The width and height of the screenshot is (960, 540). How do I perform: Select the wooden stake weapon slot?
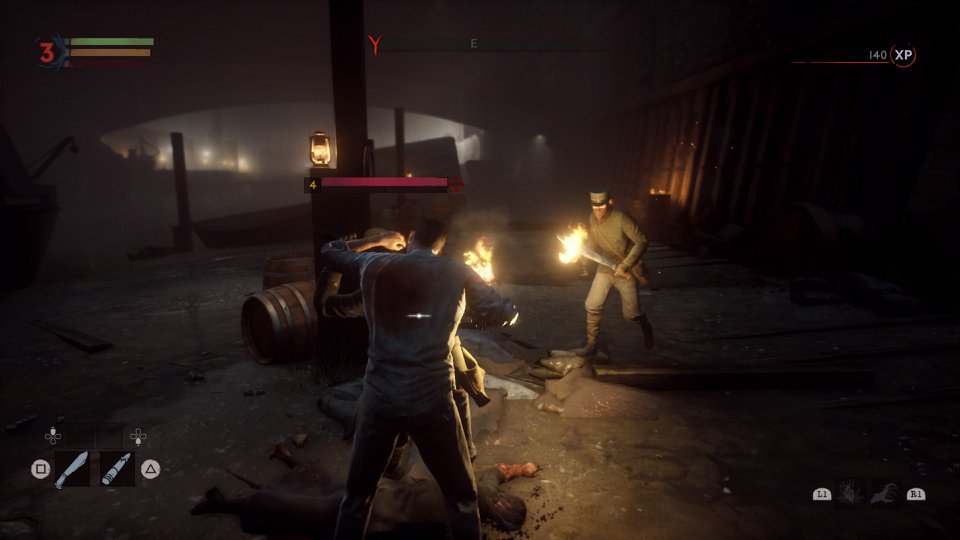coord(117,468)
